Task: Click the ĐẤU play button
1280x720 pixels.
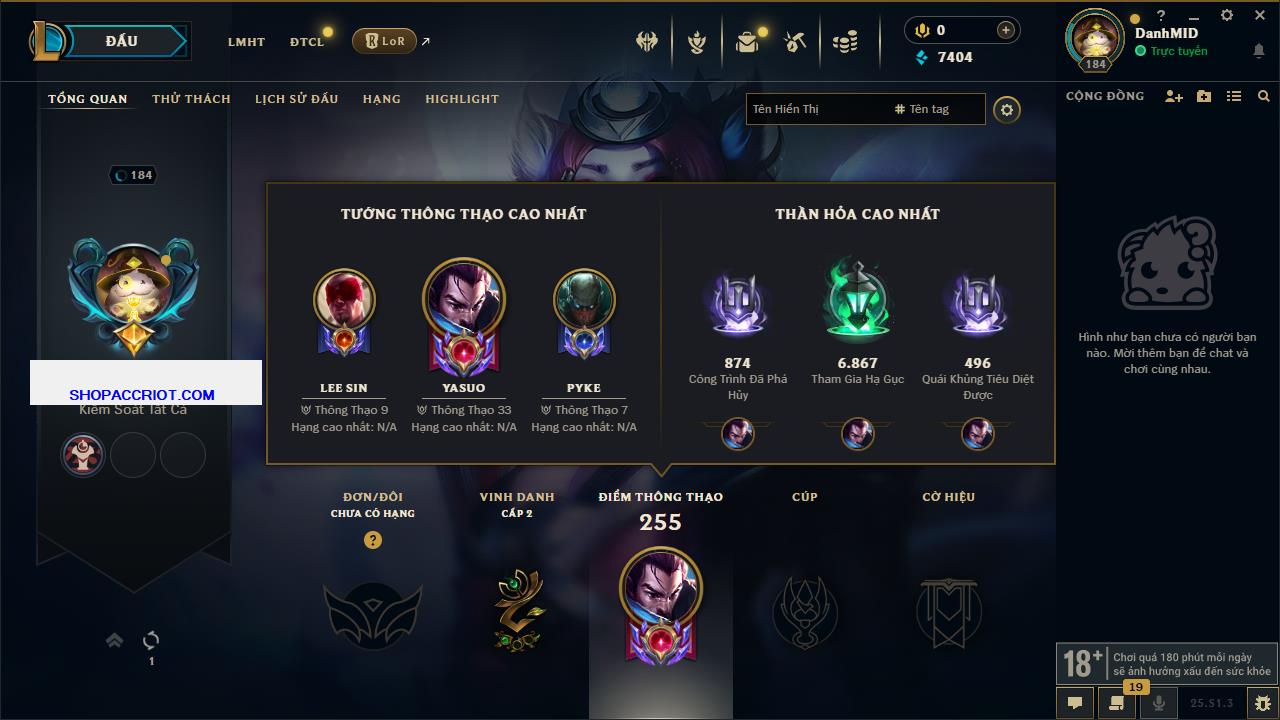Action: click(x=121, y=41)
